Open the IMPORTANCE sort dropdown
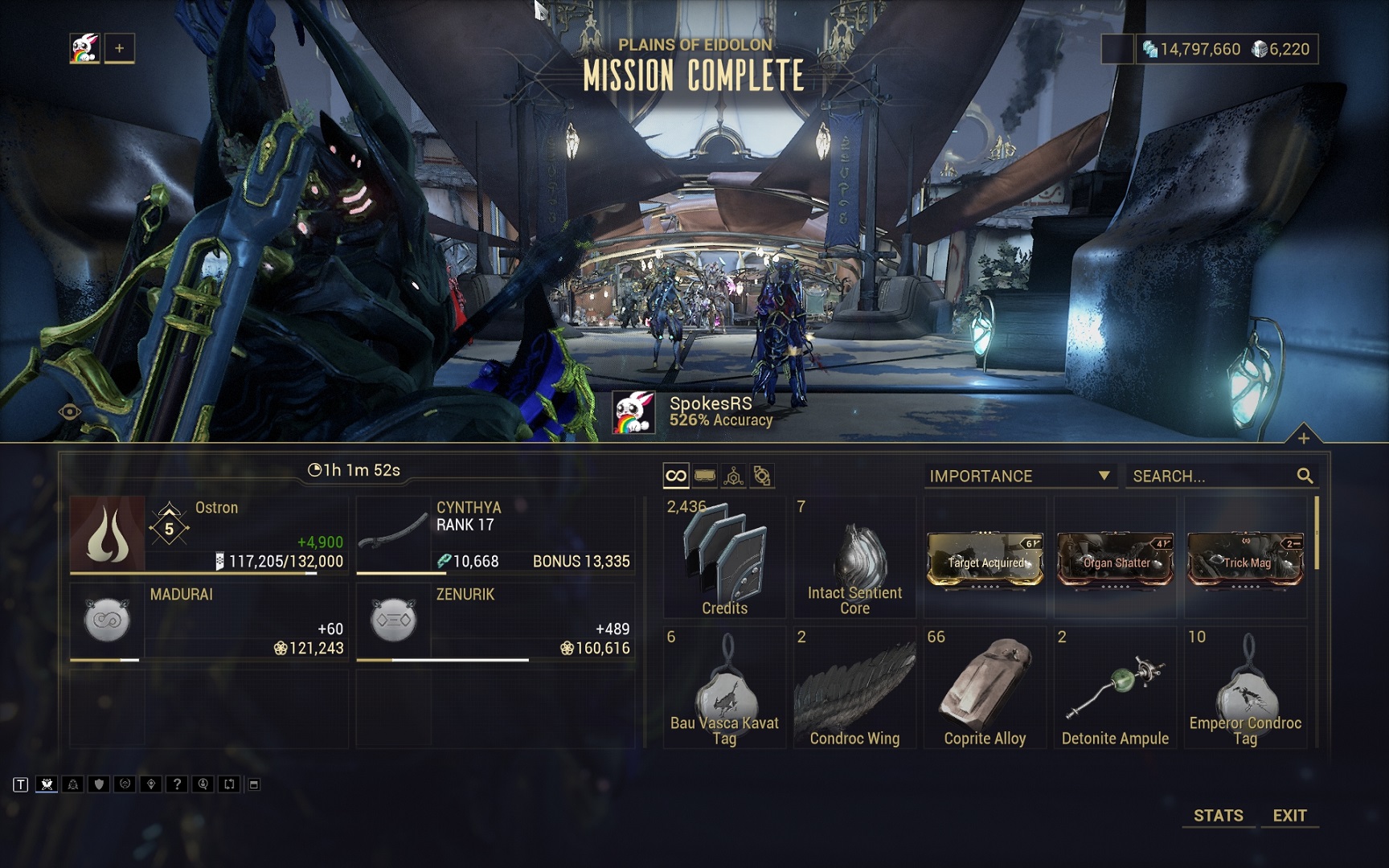 pyautogui.click(x=1019, y=476)
